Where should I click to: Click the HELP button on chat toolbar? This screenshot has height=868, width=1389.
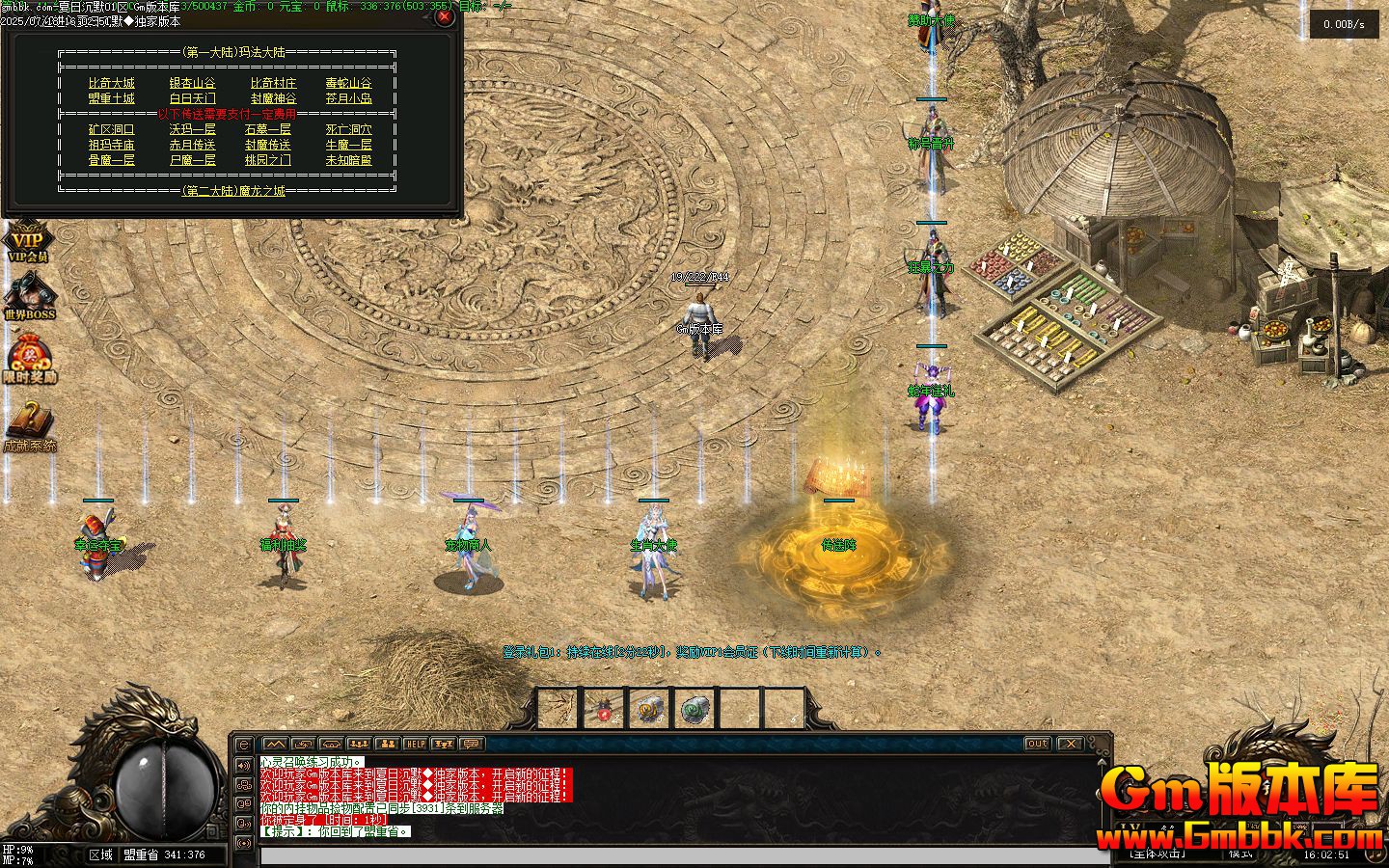pyautogui.click(x=415, y=744)
